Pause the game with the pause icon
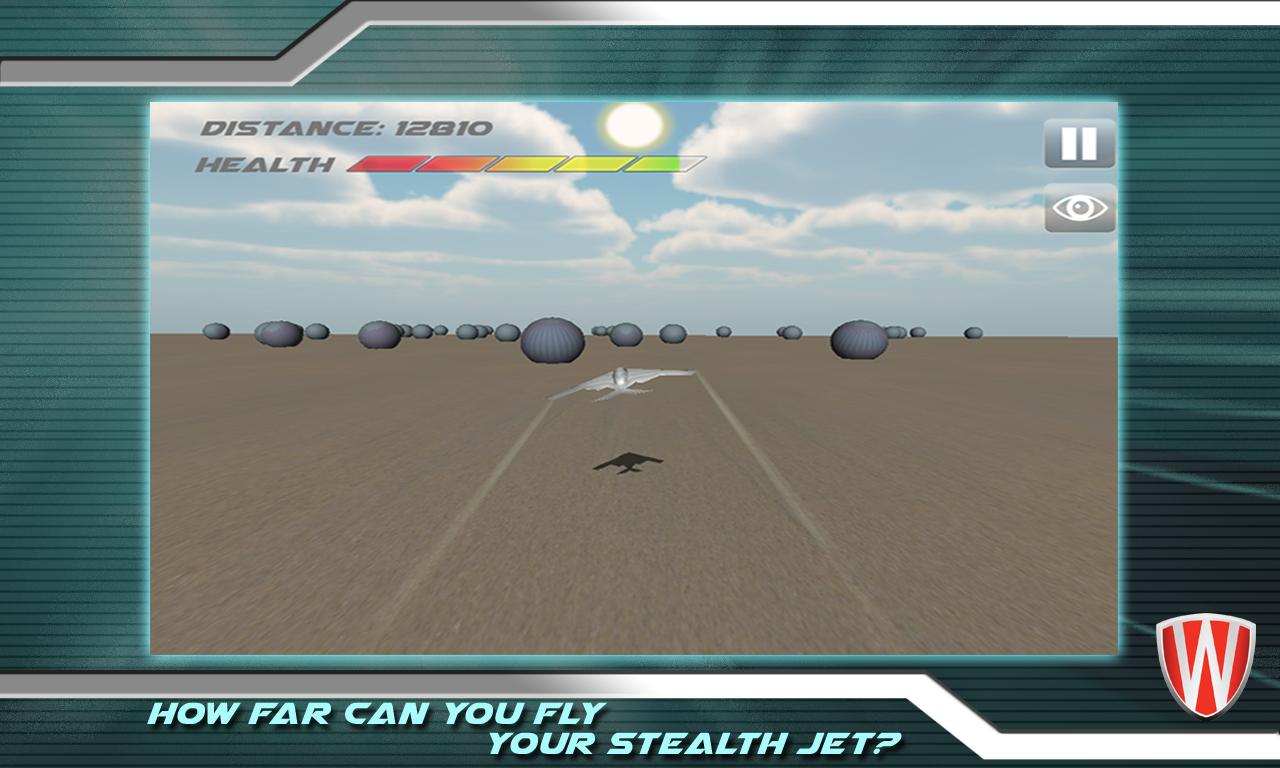 (1080, 141)
